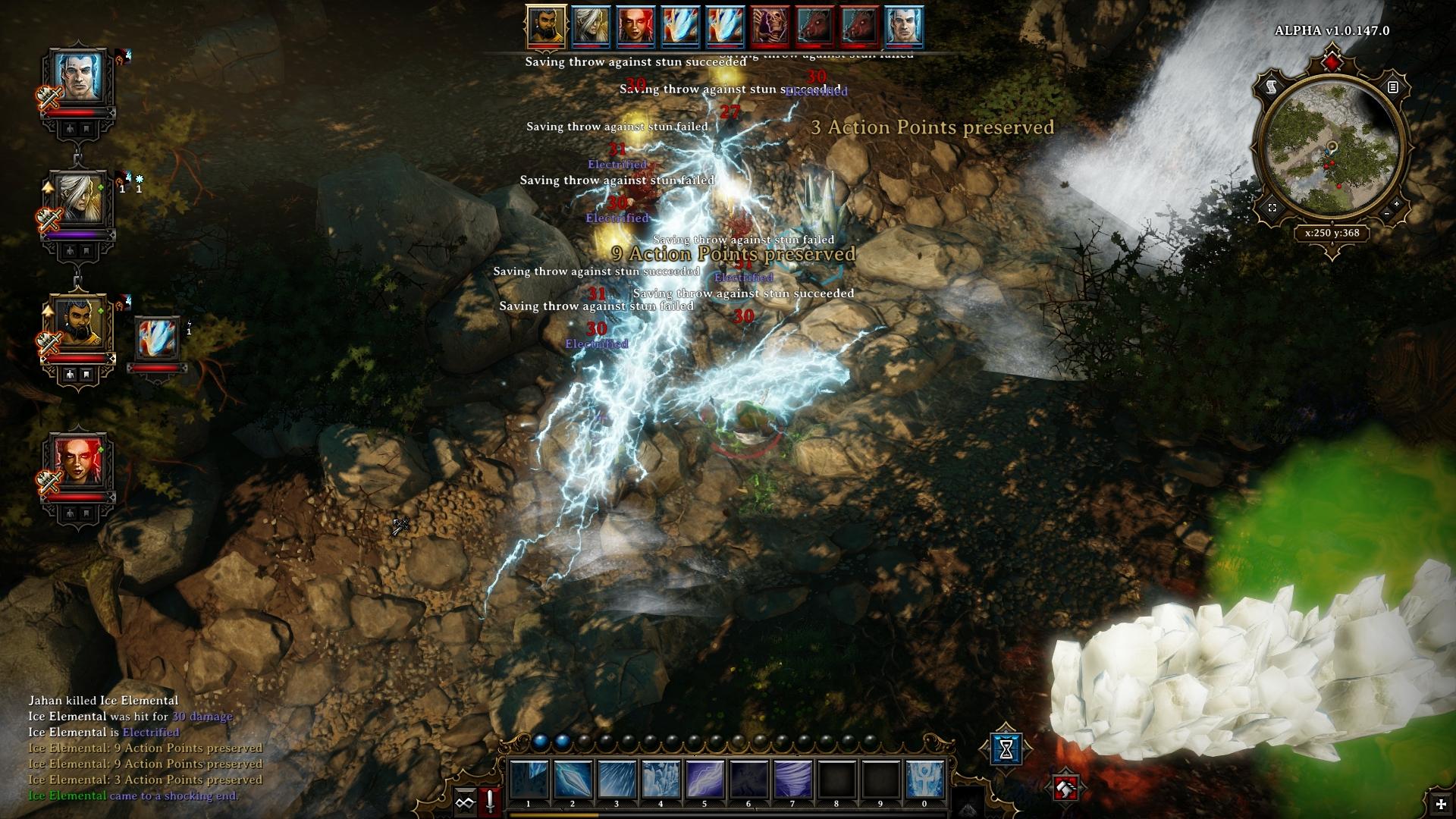The height and width of the screenshot is (819, 1456).
Task: Click the red flee combat button
Action: coord(1065,789)
